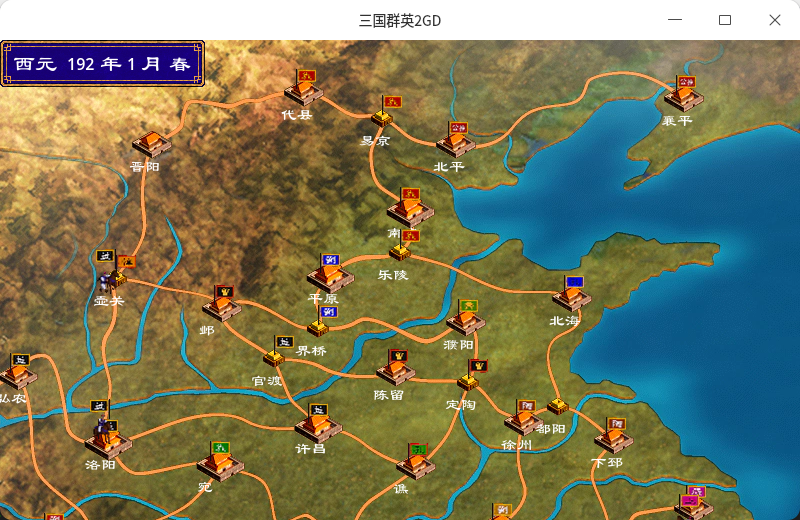Select the 徐州 city marker
This screenshot has width=800, height=520.
pyautogui.click(x=523, y=421)
